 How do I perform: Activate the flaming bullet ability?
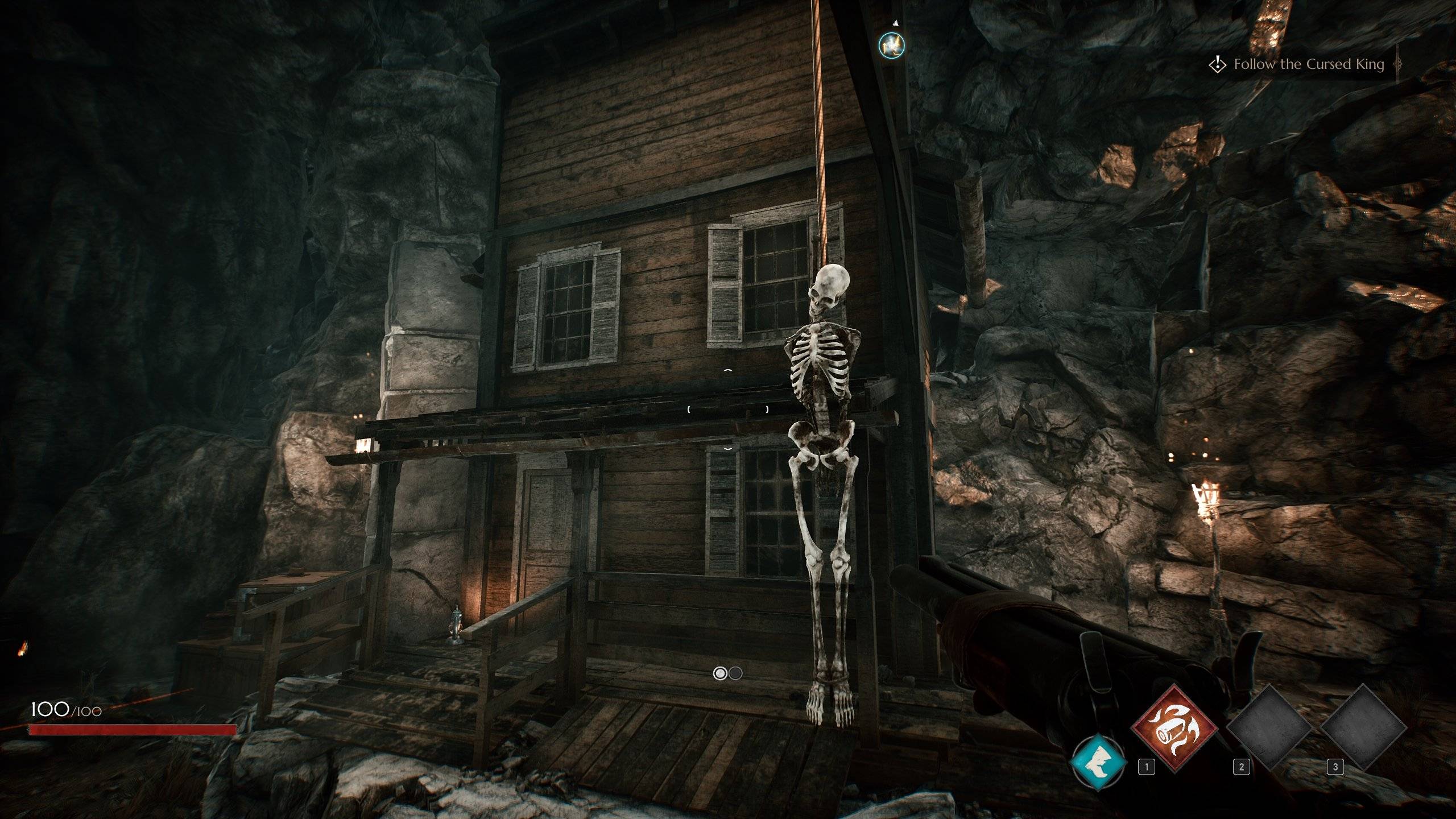point(1175,729)
